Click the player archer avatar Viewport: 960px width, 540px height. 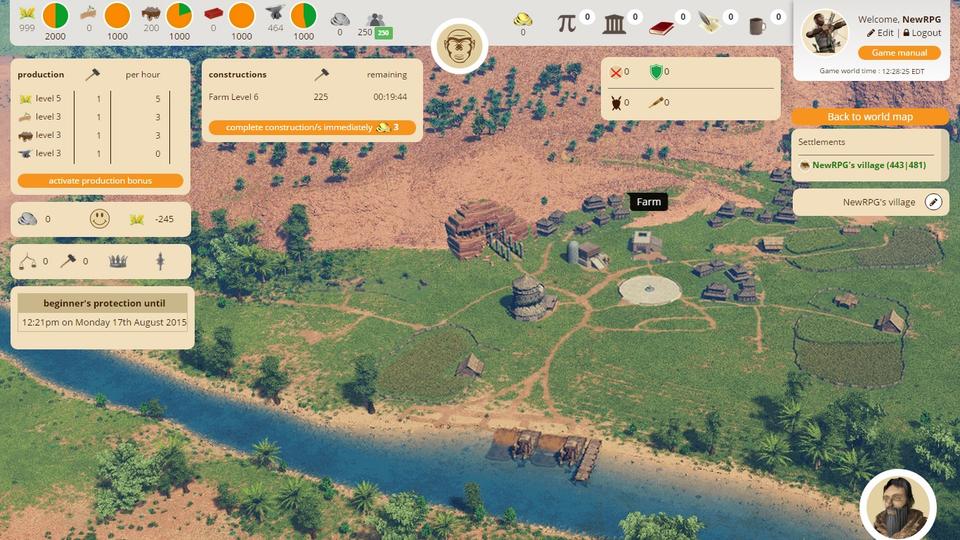coord(825,32)
